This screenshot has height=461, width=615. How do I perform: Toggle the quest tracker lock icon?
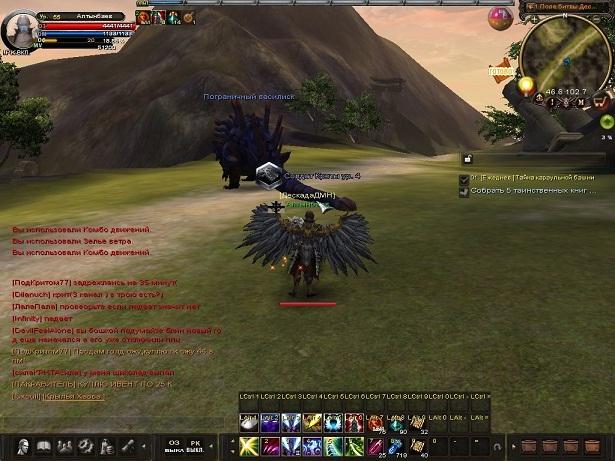(466, 159)
